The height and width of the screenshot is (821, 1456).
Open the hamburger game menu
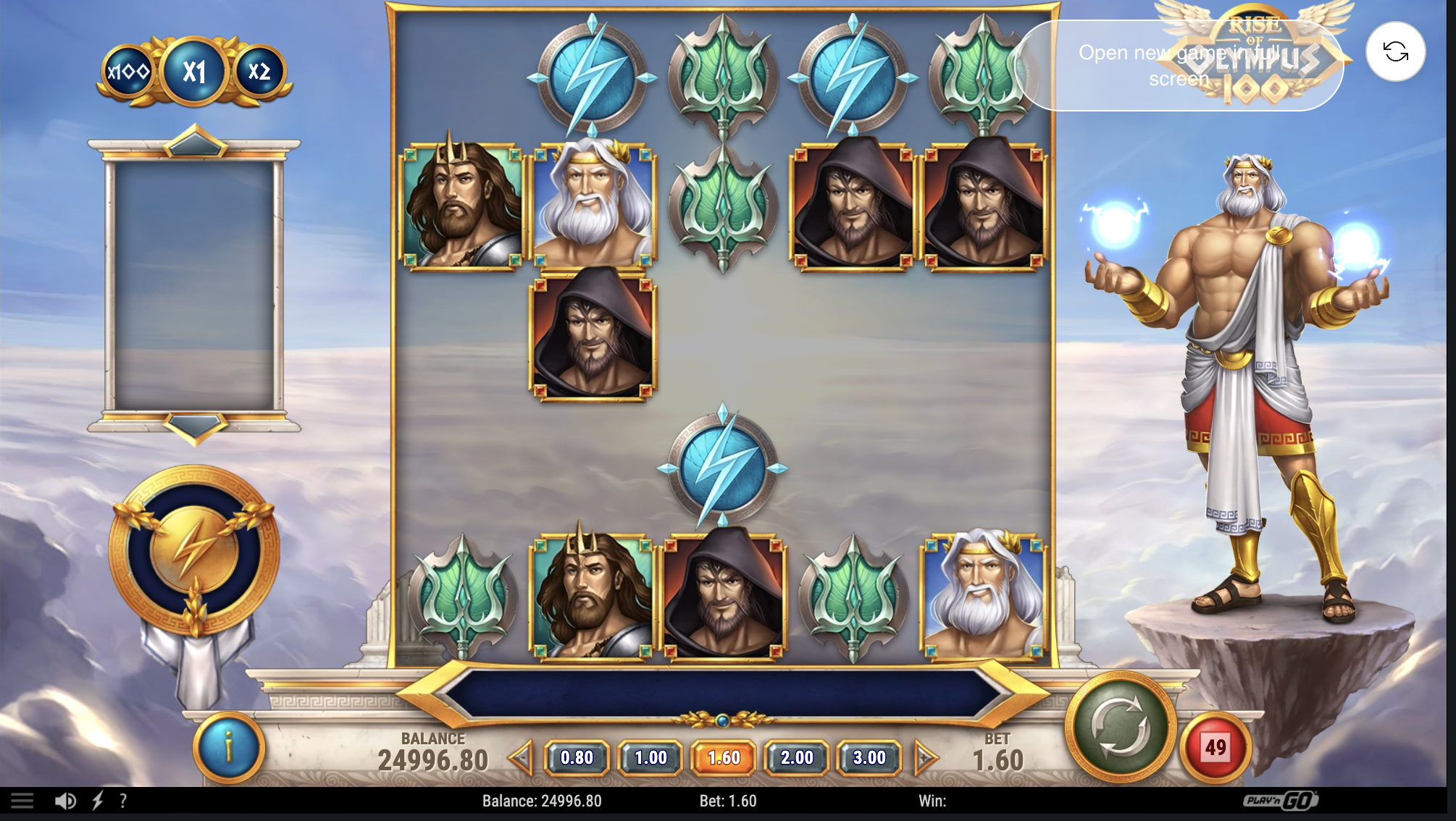pyautogui.click(x=22, y=801)
